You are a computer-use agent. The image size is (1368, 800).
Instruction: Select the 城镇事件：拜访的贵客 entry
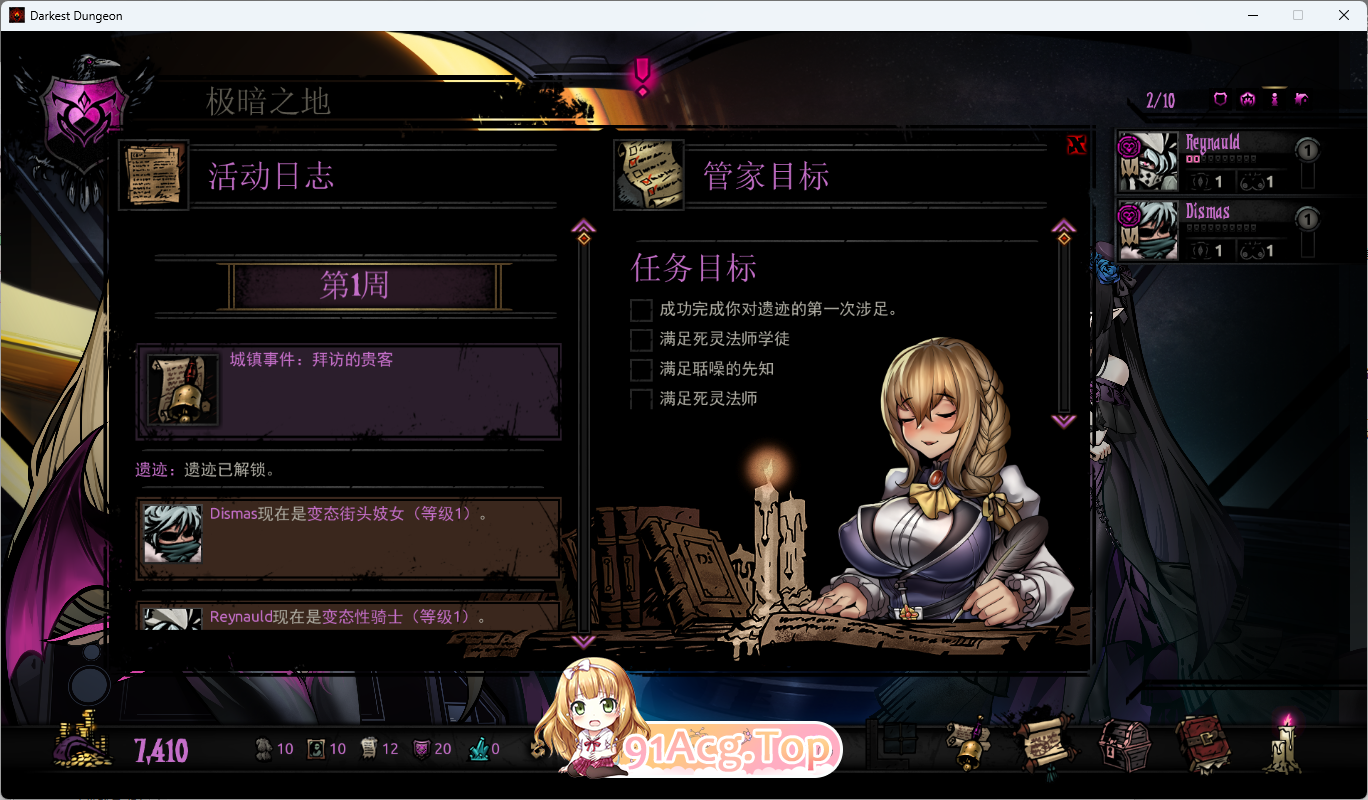(348, 388)
